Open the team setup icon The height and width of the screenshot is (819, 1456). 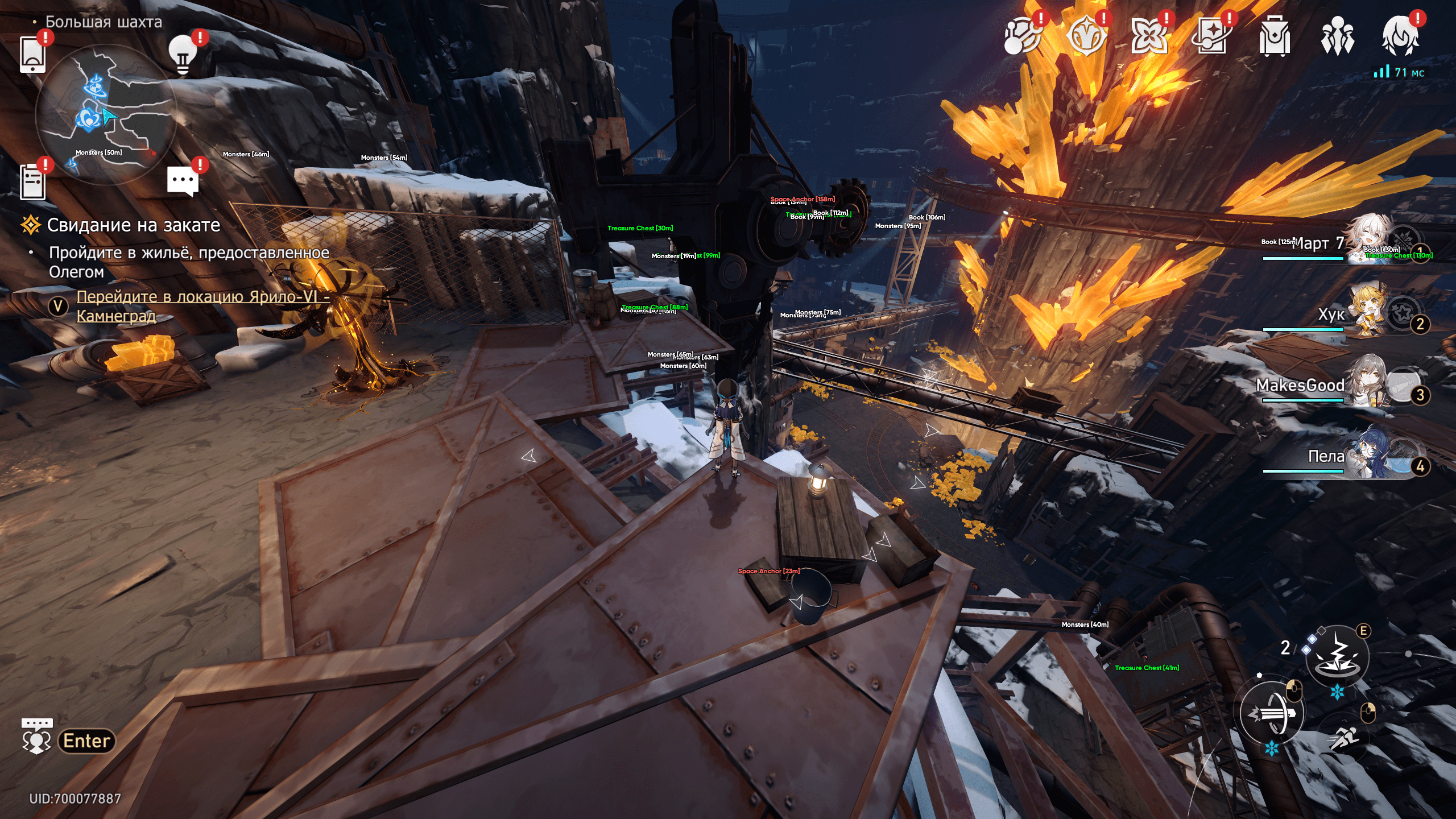1337,37
